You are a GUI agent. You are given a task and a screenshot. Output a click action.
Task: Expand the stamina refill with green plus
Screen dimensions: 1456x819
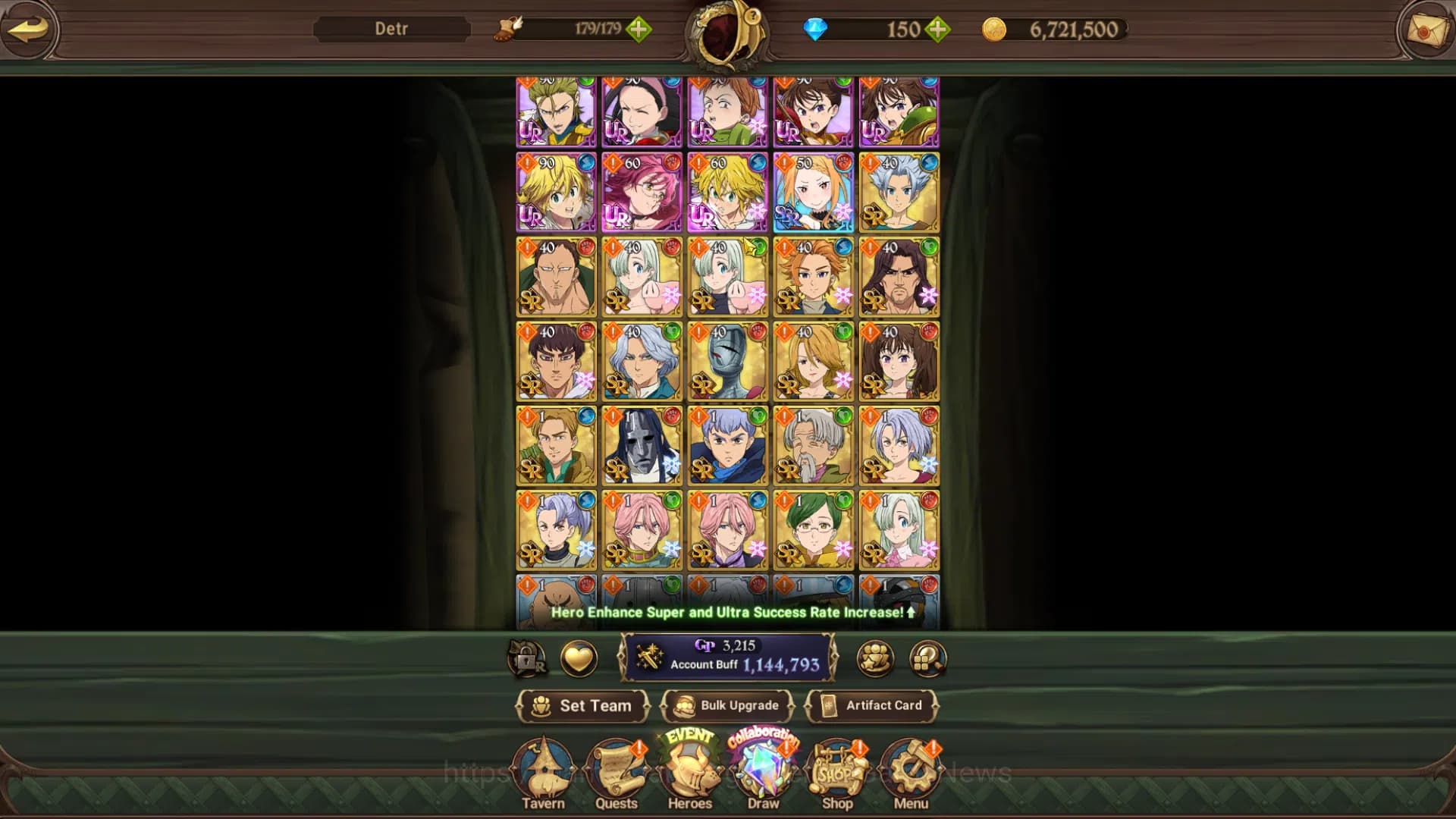(641, 30)
